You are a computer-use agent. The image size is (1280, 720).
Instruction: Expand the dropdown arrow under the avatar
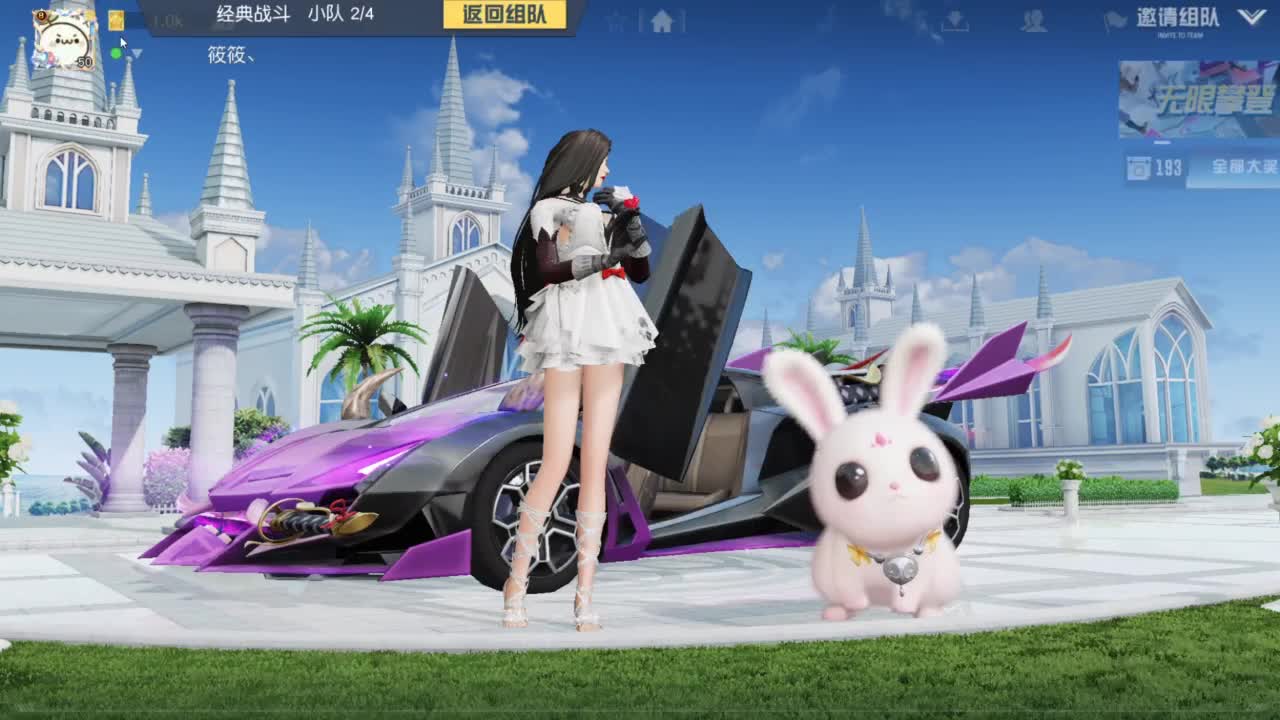(x=136, y=54)
